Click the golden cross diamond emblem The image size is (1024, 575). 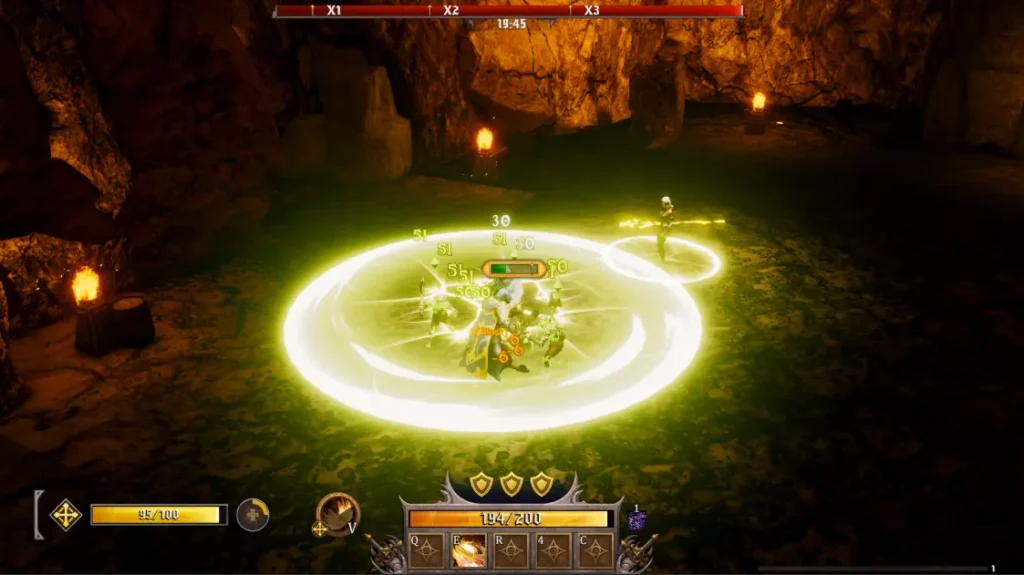tap(66, 515)
